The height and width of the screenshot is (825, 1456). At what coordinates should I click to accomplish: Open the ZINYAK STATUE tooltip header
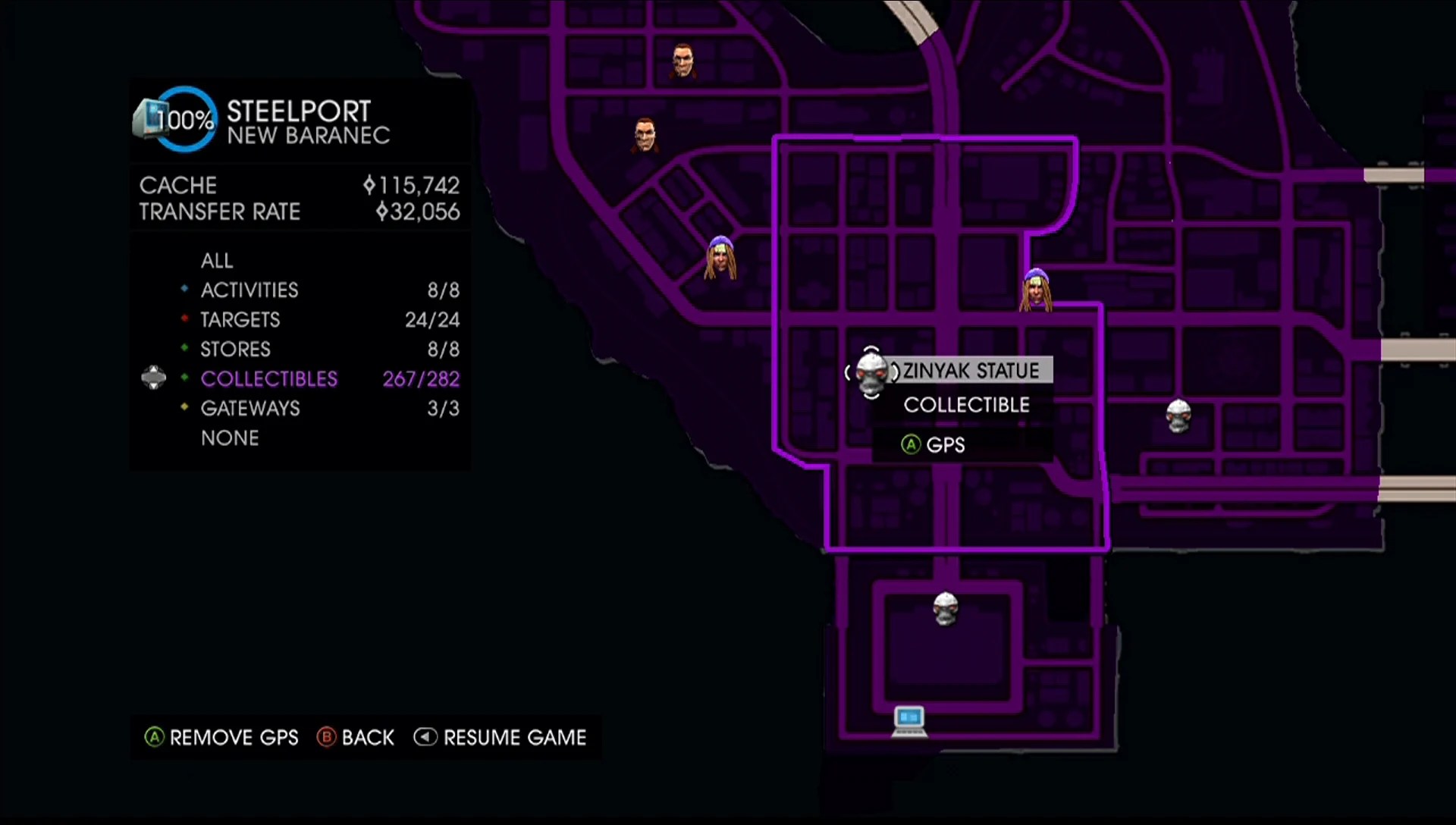click(x=970, y=371)
